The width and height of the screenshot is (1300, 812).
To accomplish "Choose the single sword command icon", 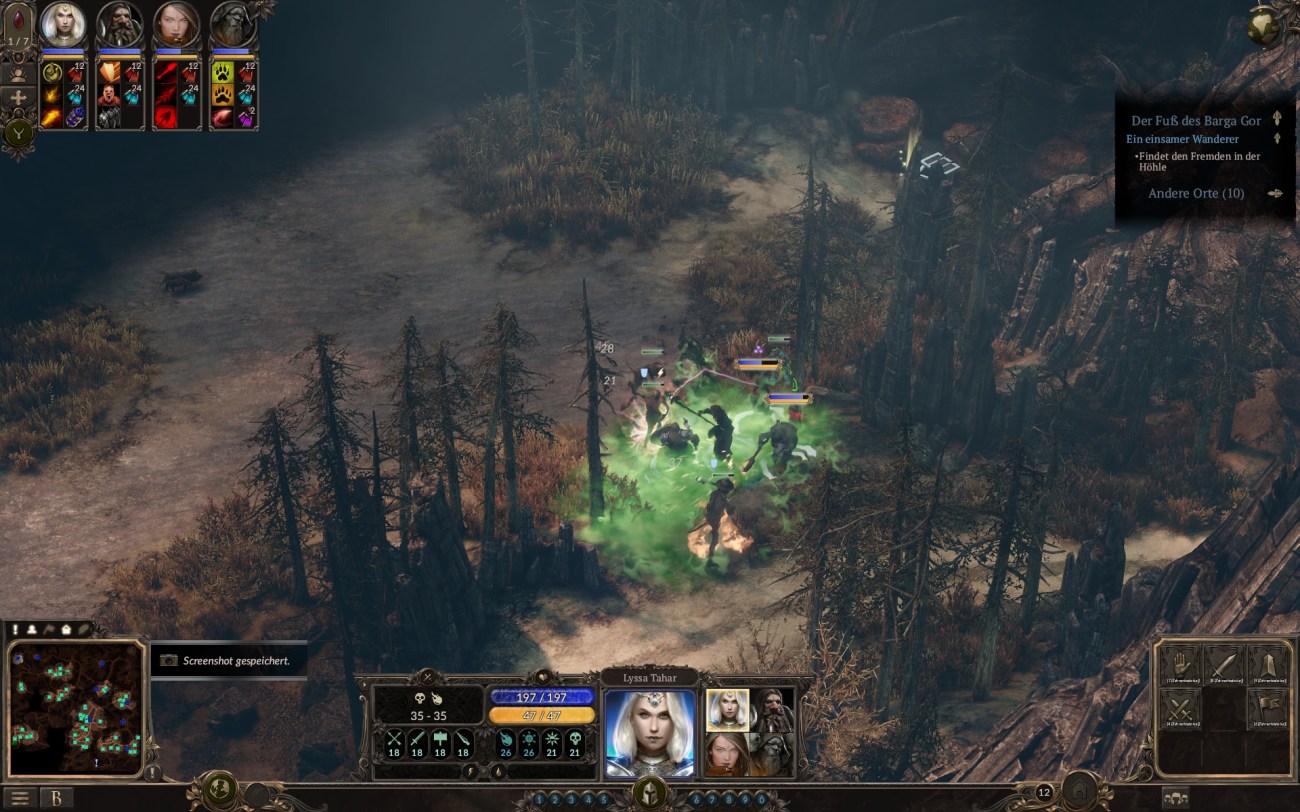I will click(x=1223, y=665).
